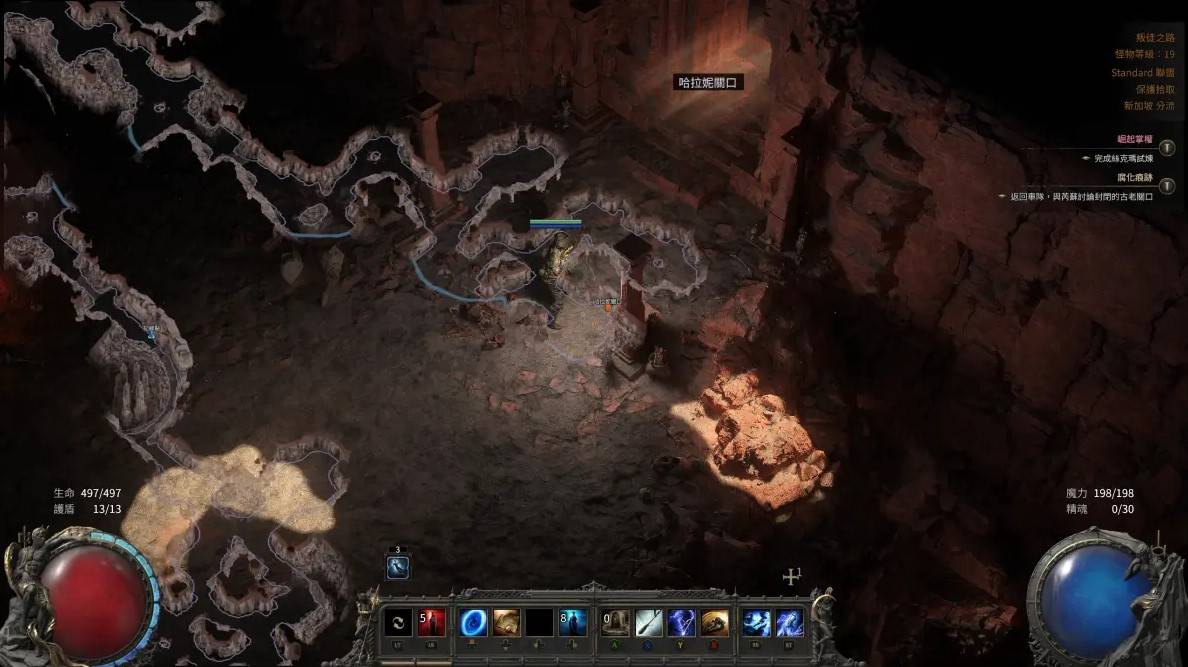Click the round badge beside 腐化痕跡
Screen dimensions: 1188x667
[1167, 184]
